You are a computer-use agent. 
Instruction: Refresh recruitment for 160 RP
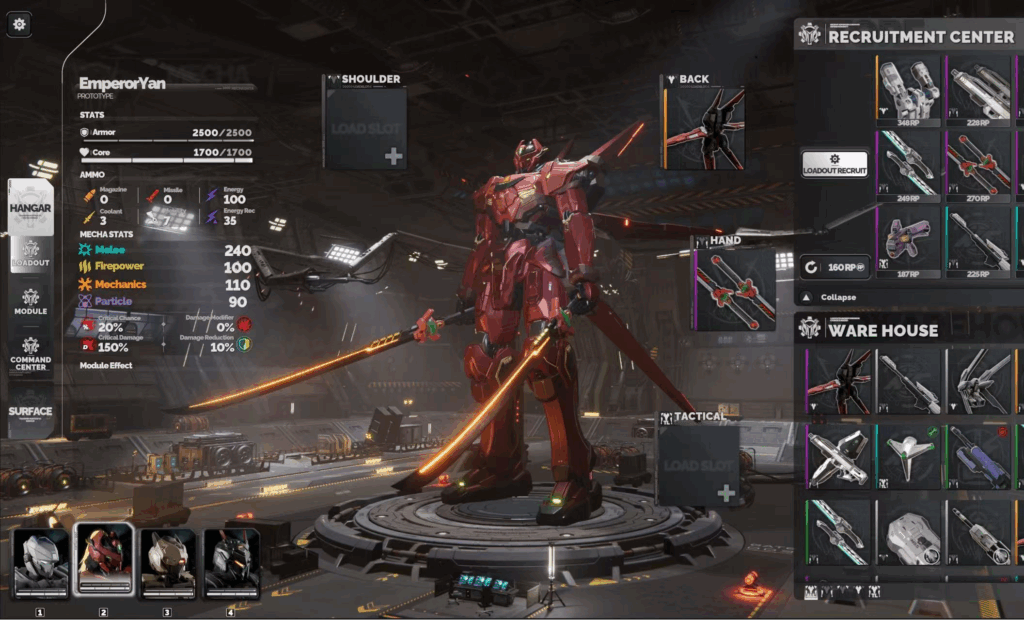tap(834, 267)
